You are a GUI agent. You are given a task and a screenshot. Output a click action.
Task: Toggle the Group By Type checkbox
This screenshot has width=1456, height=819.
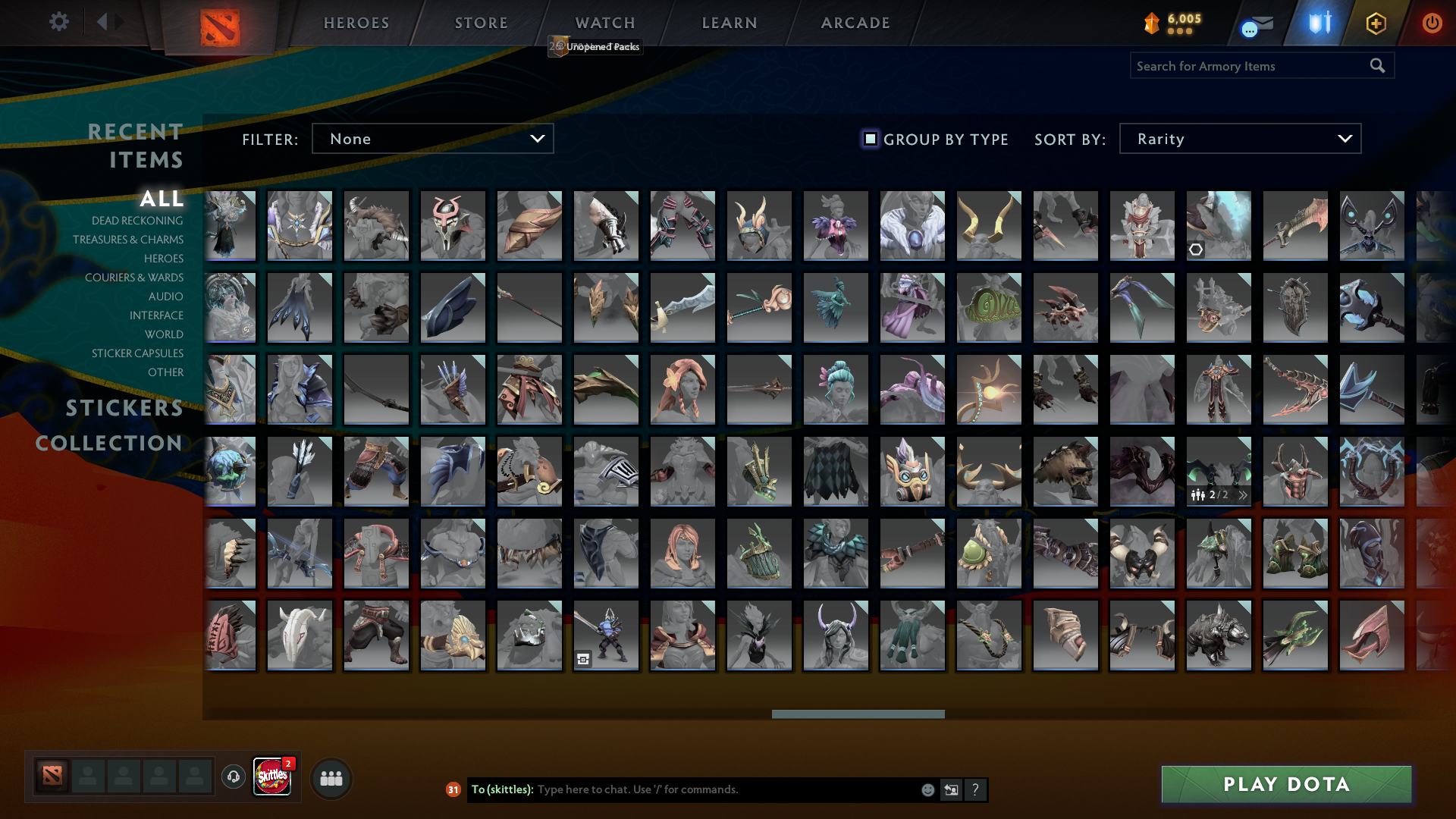pos(870,139)
